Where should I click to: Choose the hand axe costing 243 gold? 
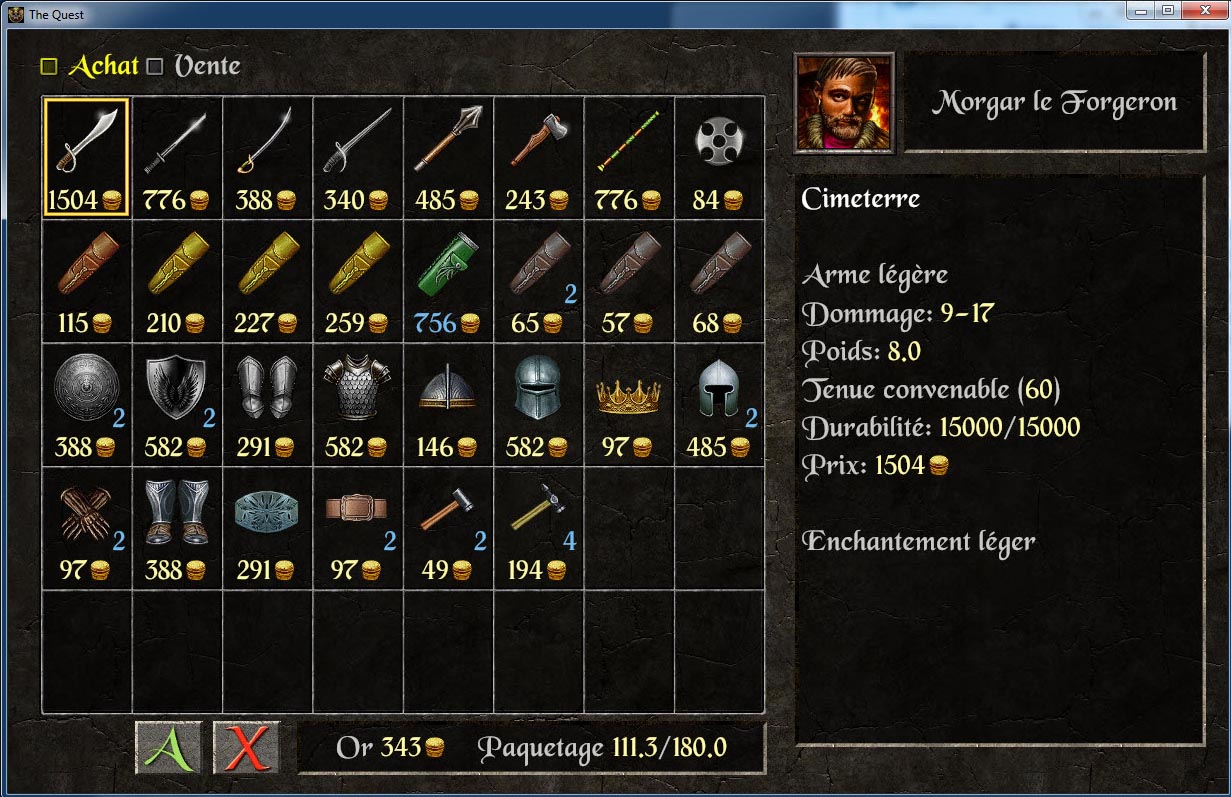coord(538,156)
